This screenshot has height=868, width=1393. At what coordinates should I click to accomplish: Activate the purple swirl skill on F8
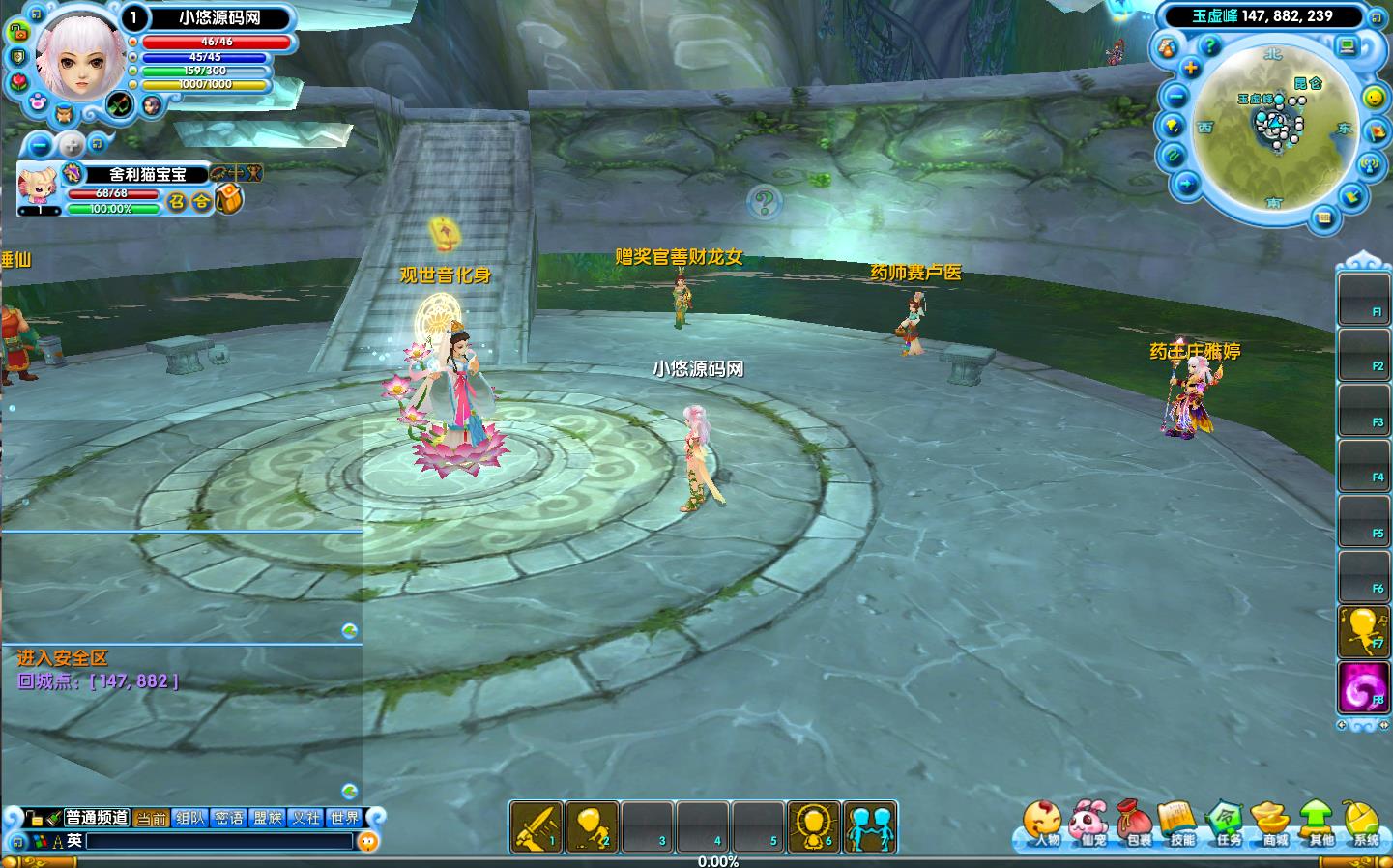coord(1363,687)
